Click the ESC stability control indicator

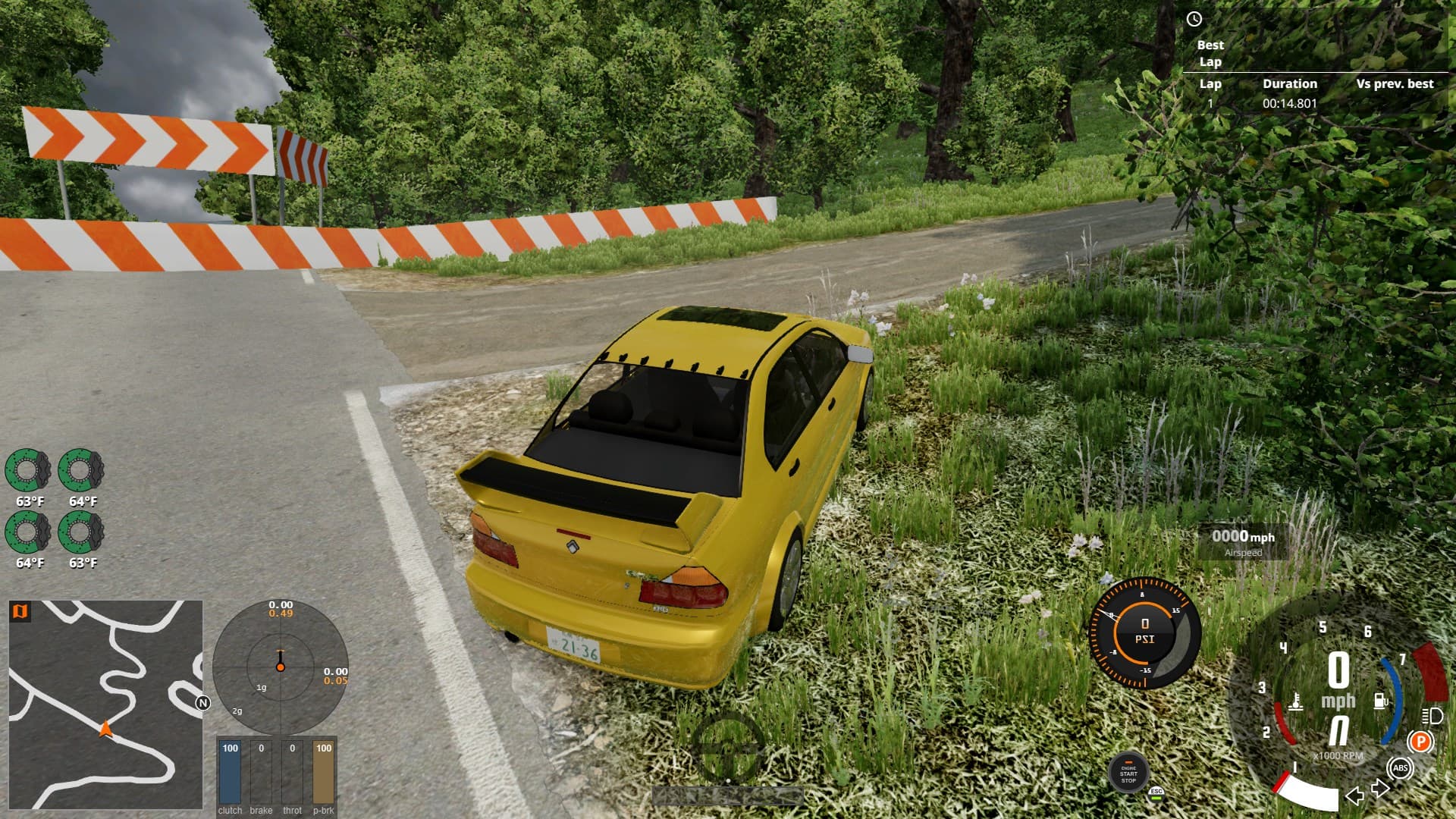(1156, 792)
